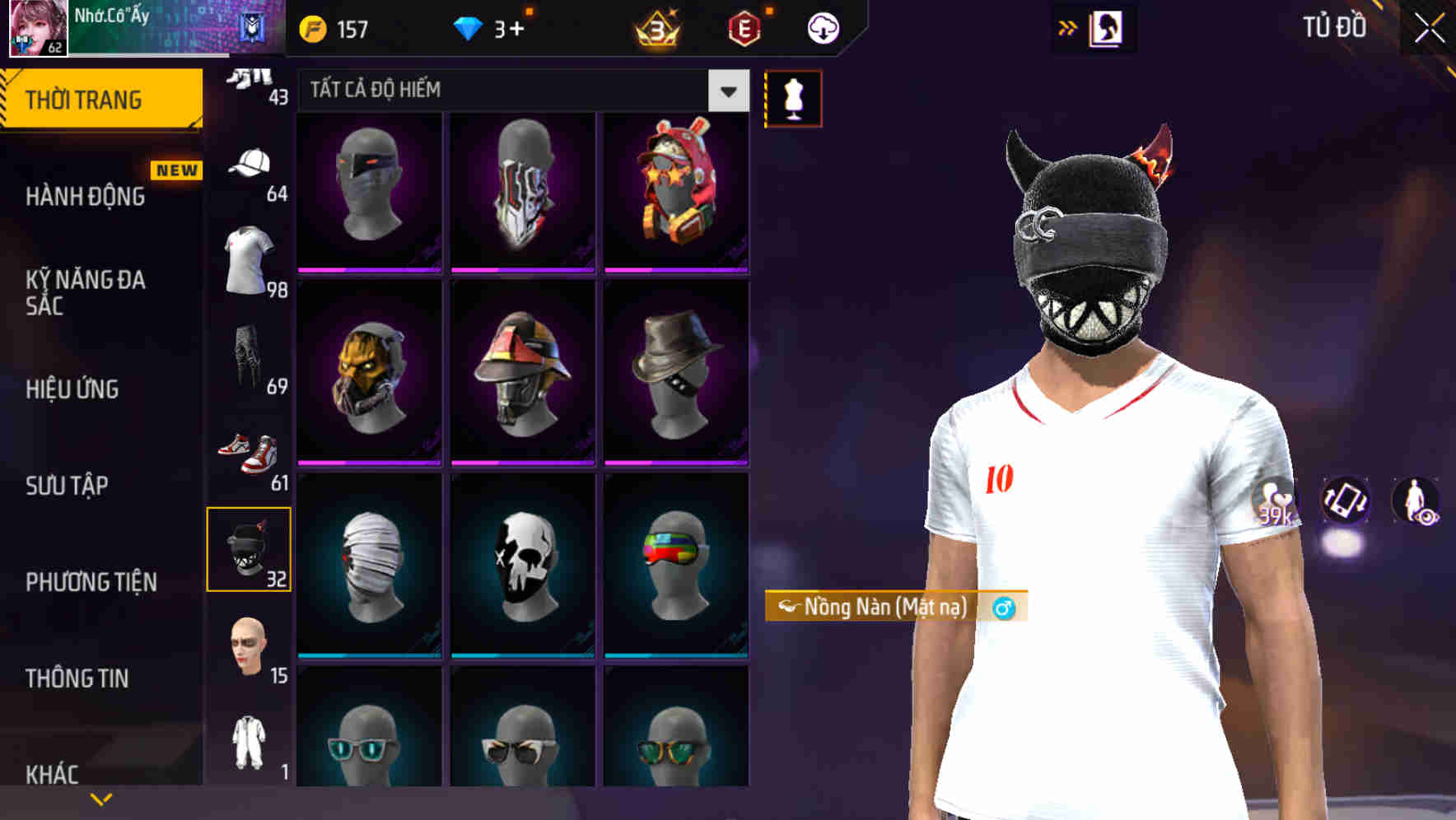Open the shirts category with 98 items
1456x820 pixels.
[x=250, y=259]
